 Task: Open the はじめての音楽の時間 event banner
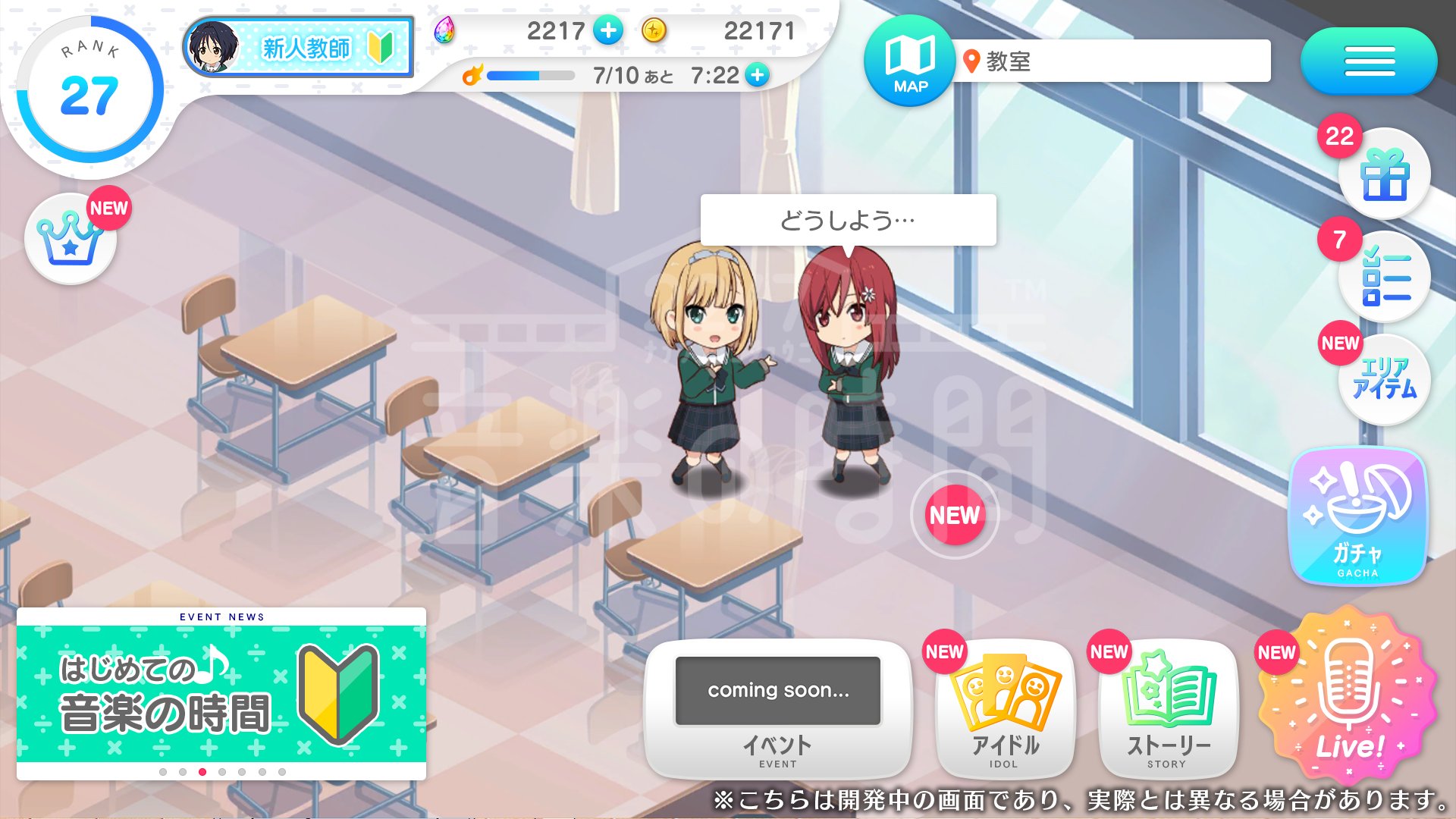(221, 692)
